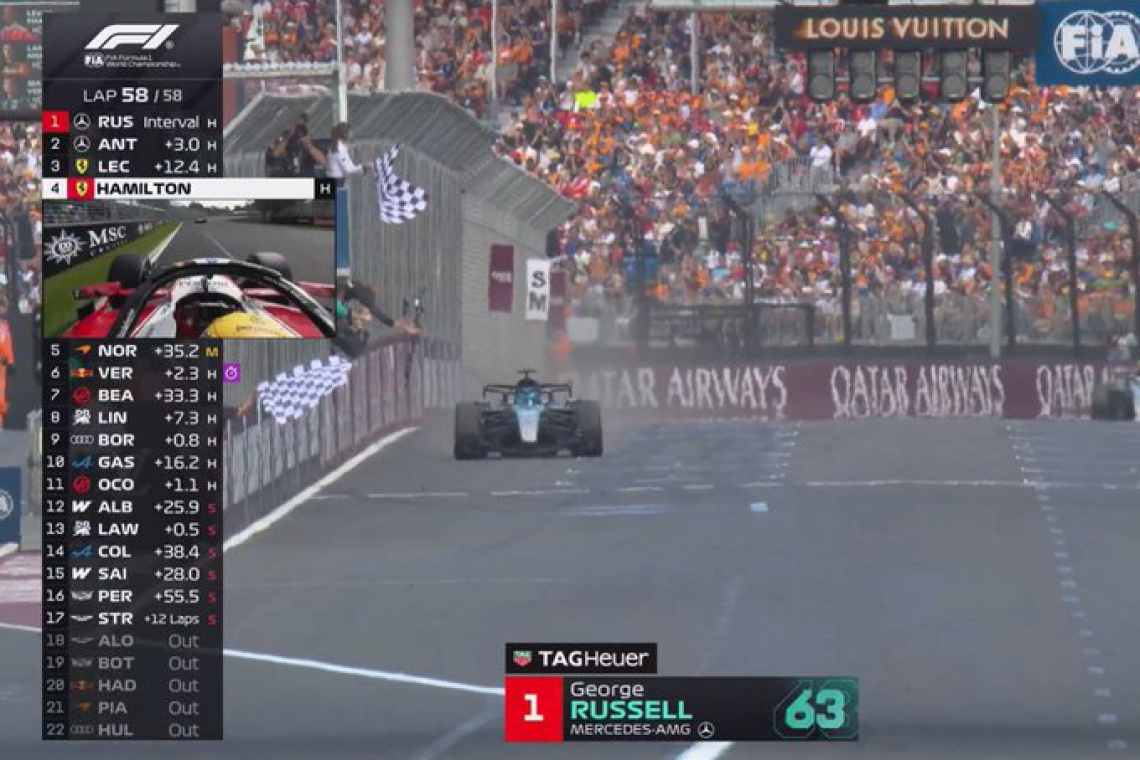Select ANT in second place
Screen dimensions: 1140x760
coord(131,144)
